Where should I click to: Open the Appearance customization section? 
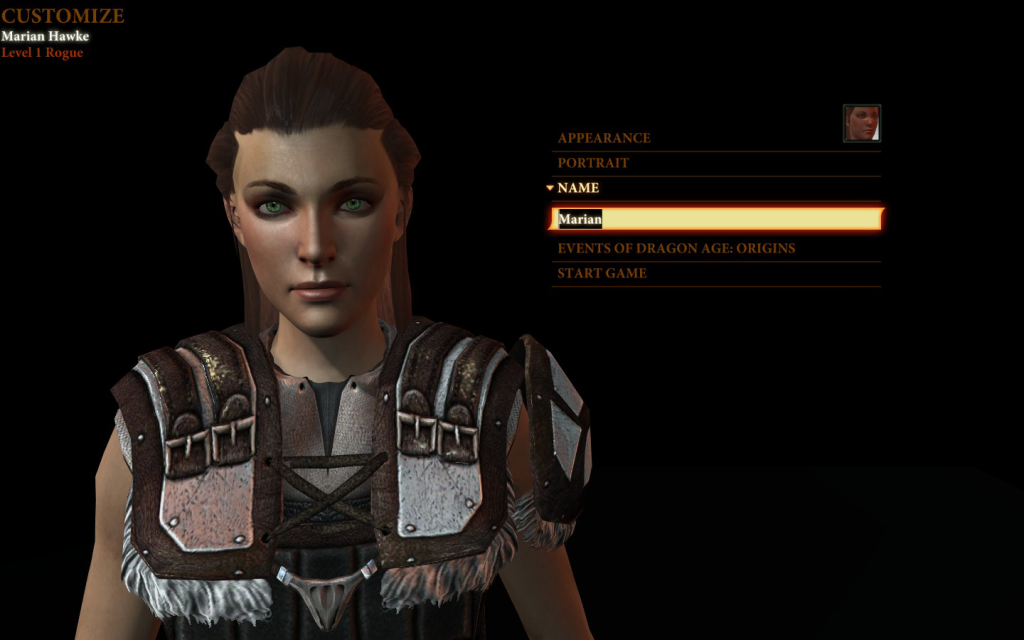[x=604, y=138]
